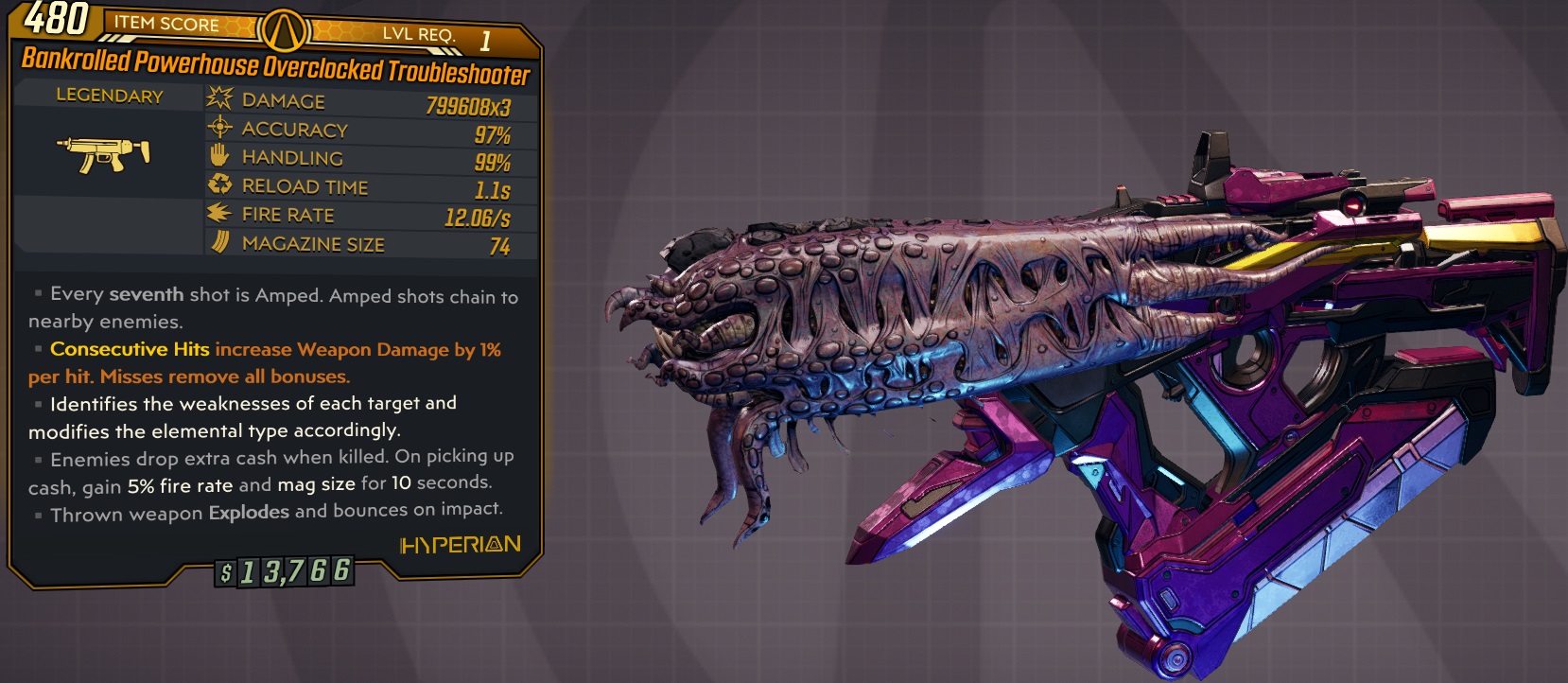Click the Damage burst icon
Image resolution: width=1568 pixels, height=683 pixels.
(x=218, y=97)
